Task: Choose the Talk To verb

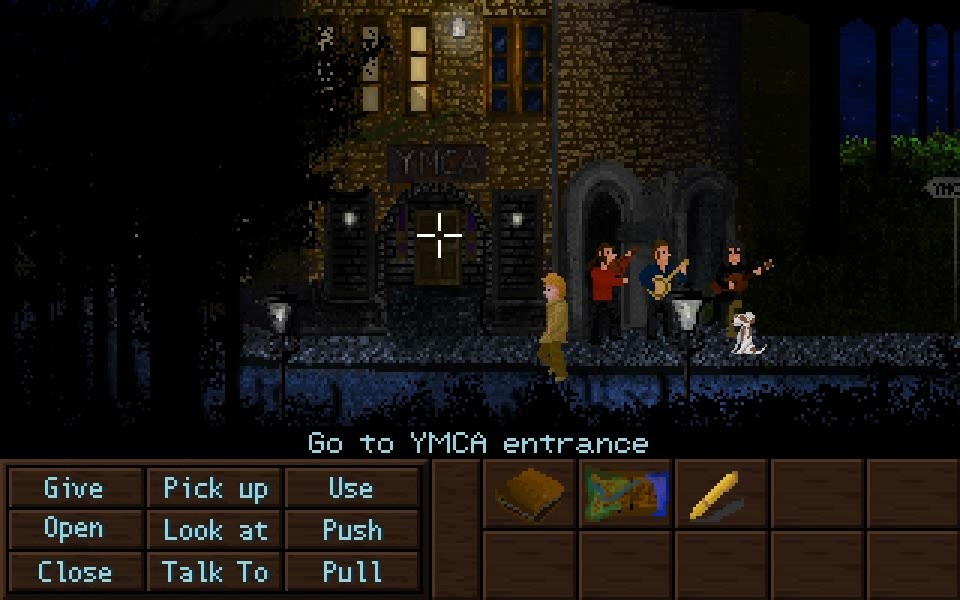Action: coord(216,572)
